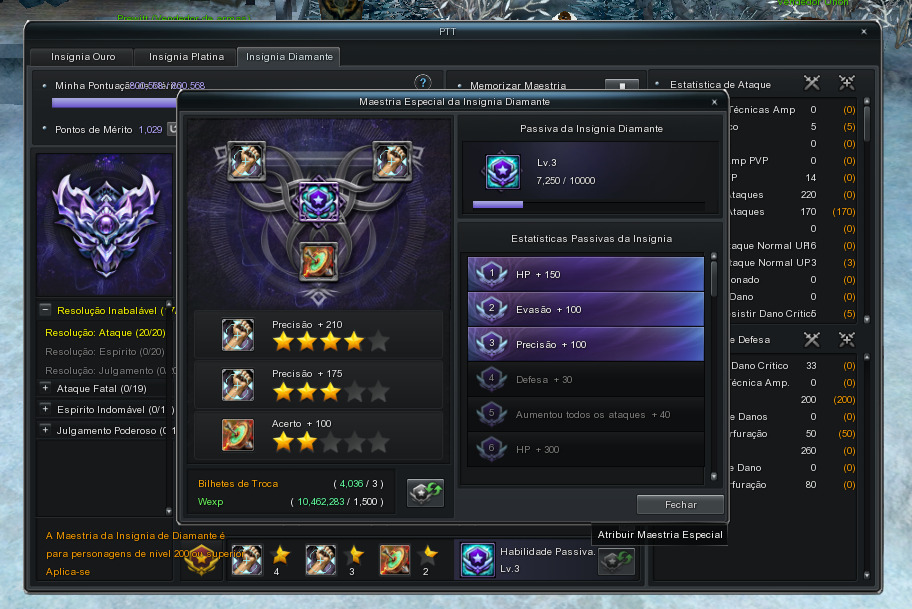Choose the Precisão + 100 passive row
This screenshot has height=609, width=912.
point(586,344)
